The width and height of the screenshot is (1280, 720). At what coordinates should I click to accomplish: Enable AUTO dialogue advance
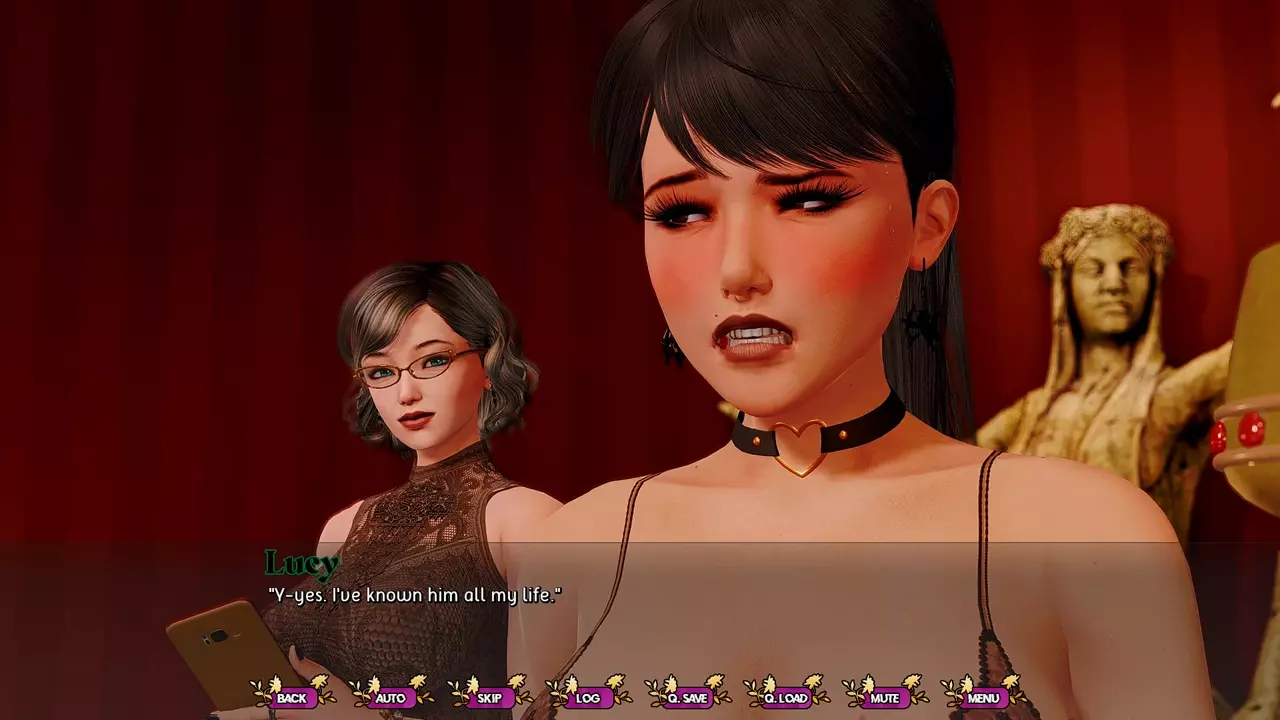point(391,697)
